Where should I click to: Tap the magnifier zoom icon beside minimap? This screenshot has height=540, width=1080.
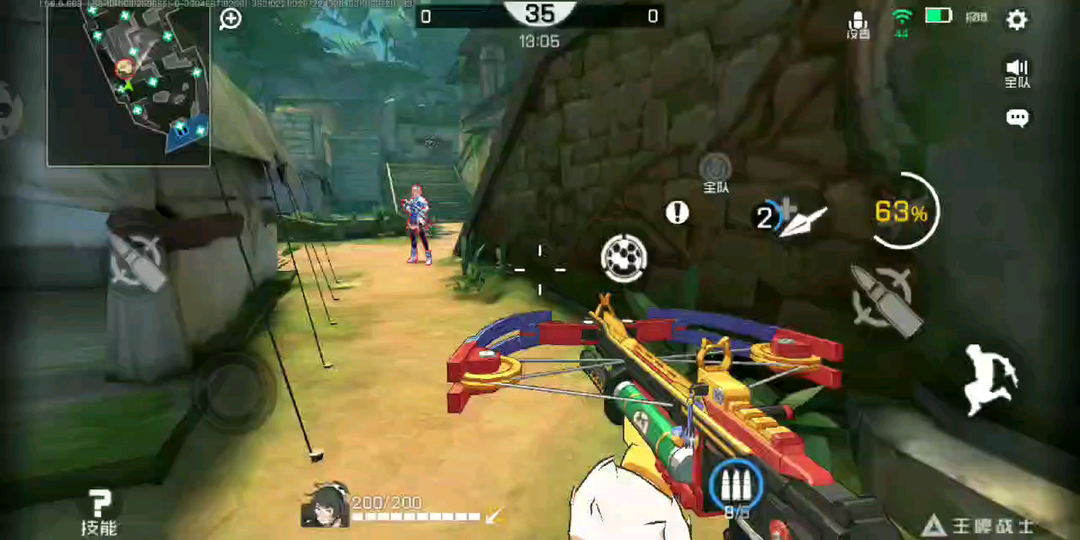(x=231, y=19)
